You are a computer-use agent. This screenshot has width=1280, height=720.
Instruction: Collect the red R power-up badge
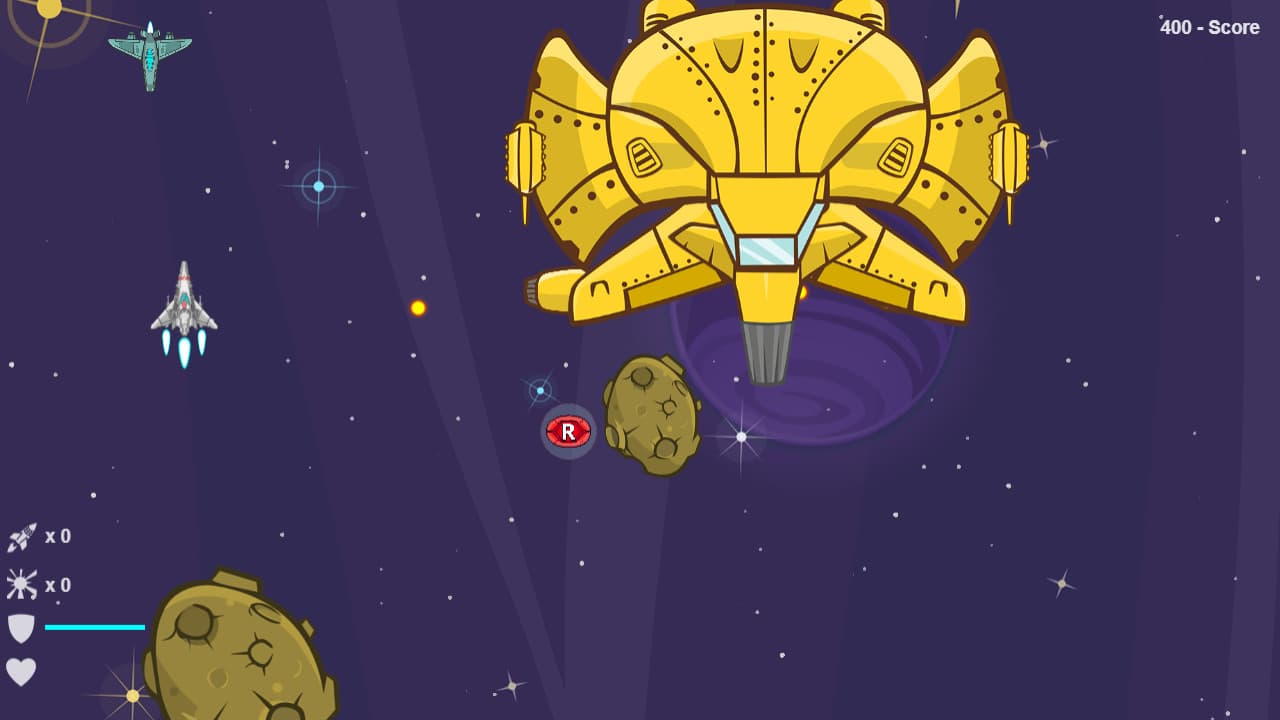pos(567,431)
